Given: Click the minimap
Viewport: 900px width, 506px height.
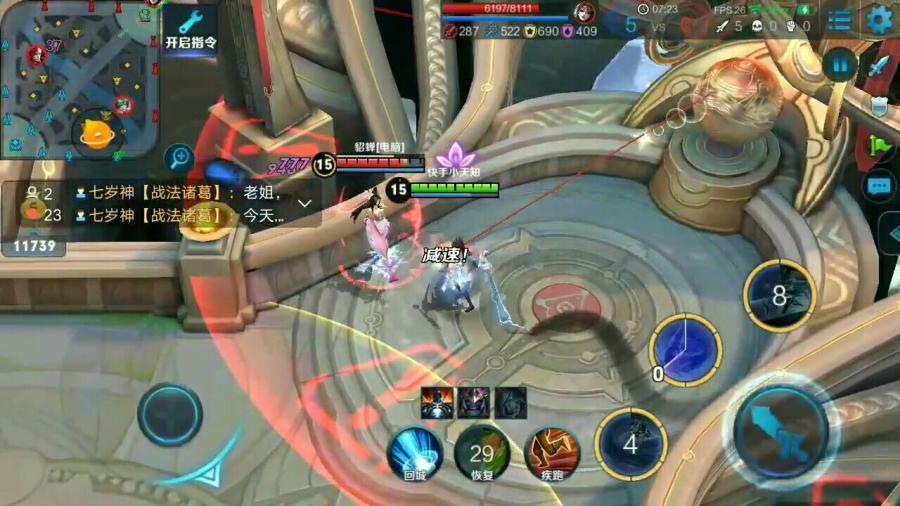Looking at the screenshot, I should tap(80, 78).
